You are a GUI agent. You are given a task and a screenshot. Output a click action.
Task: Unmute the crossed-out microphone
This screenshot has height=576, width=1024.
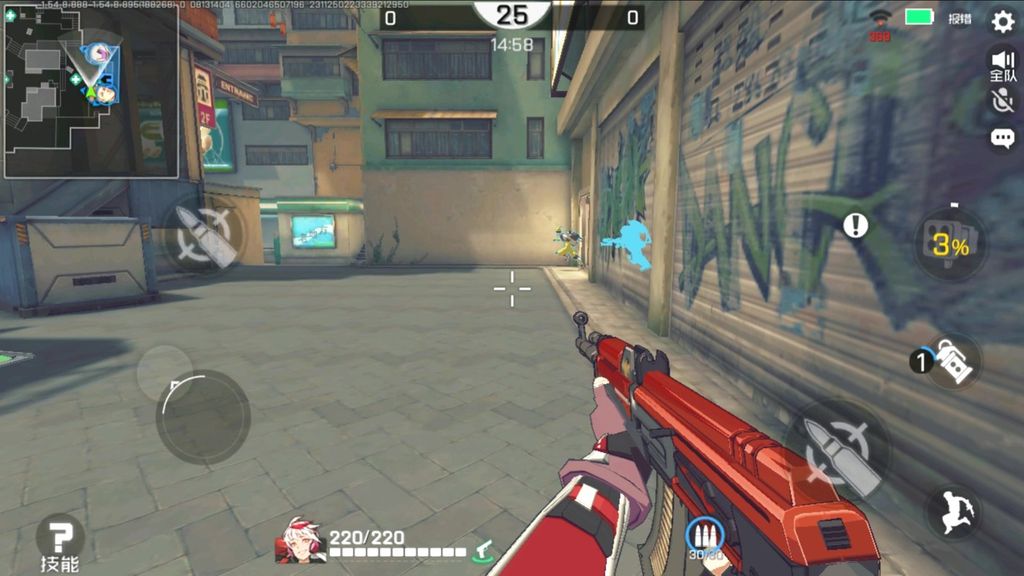1001,101
